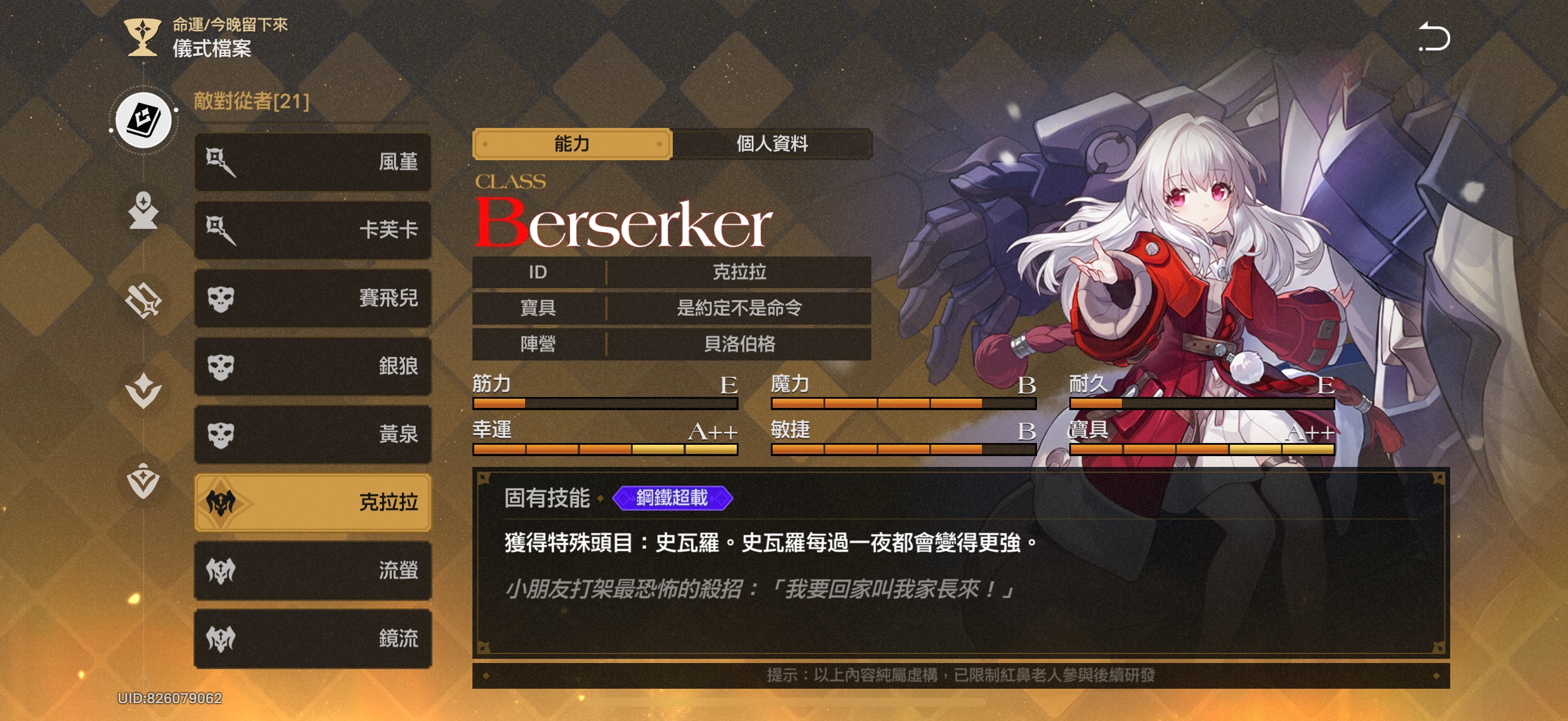Click the return arrow button

pos(1434,38)
